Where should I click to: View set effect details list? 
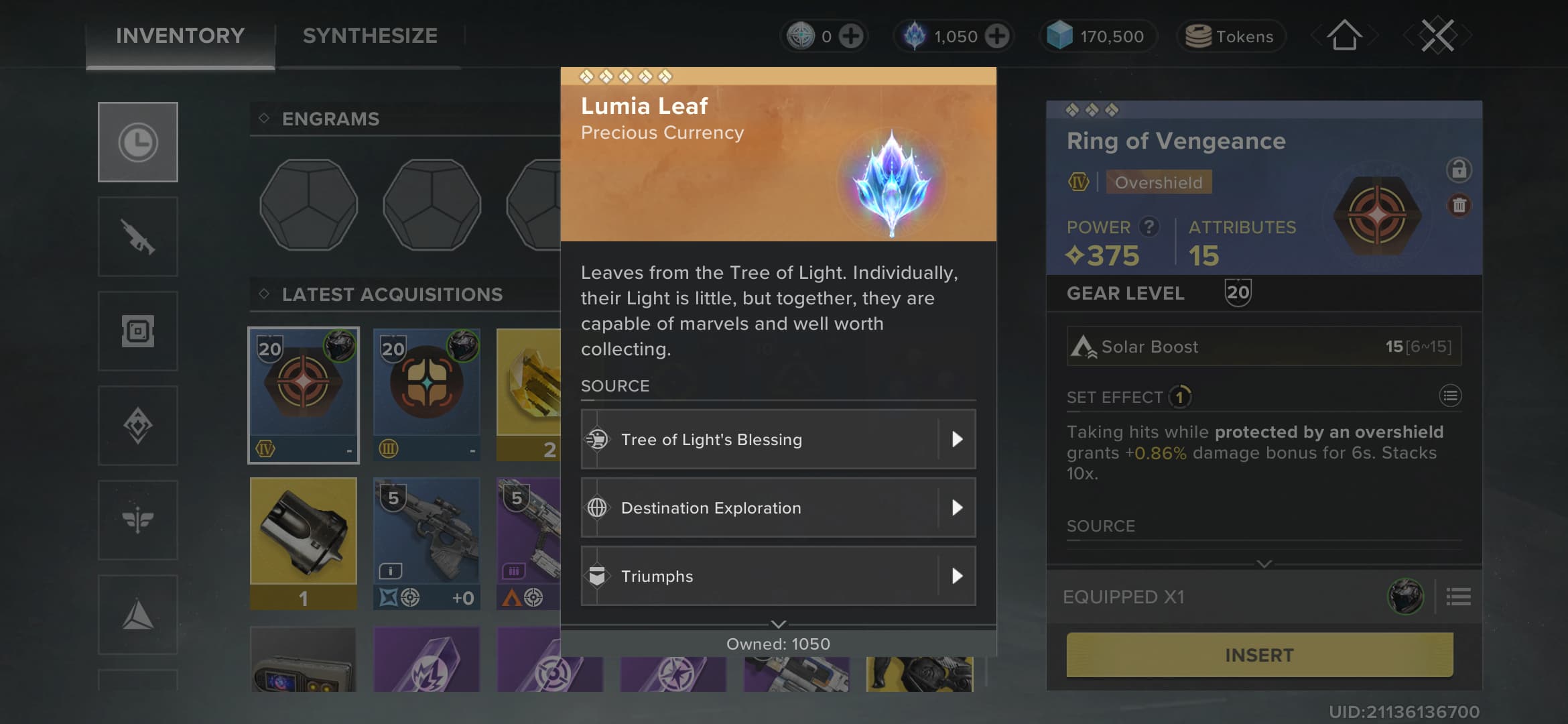1450,396
